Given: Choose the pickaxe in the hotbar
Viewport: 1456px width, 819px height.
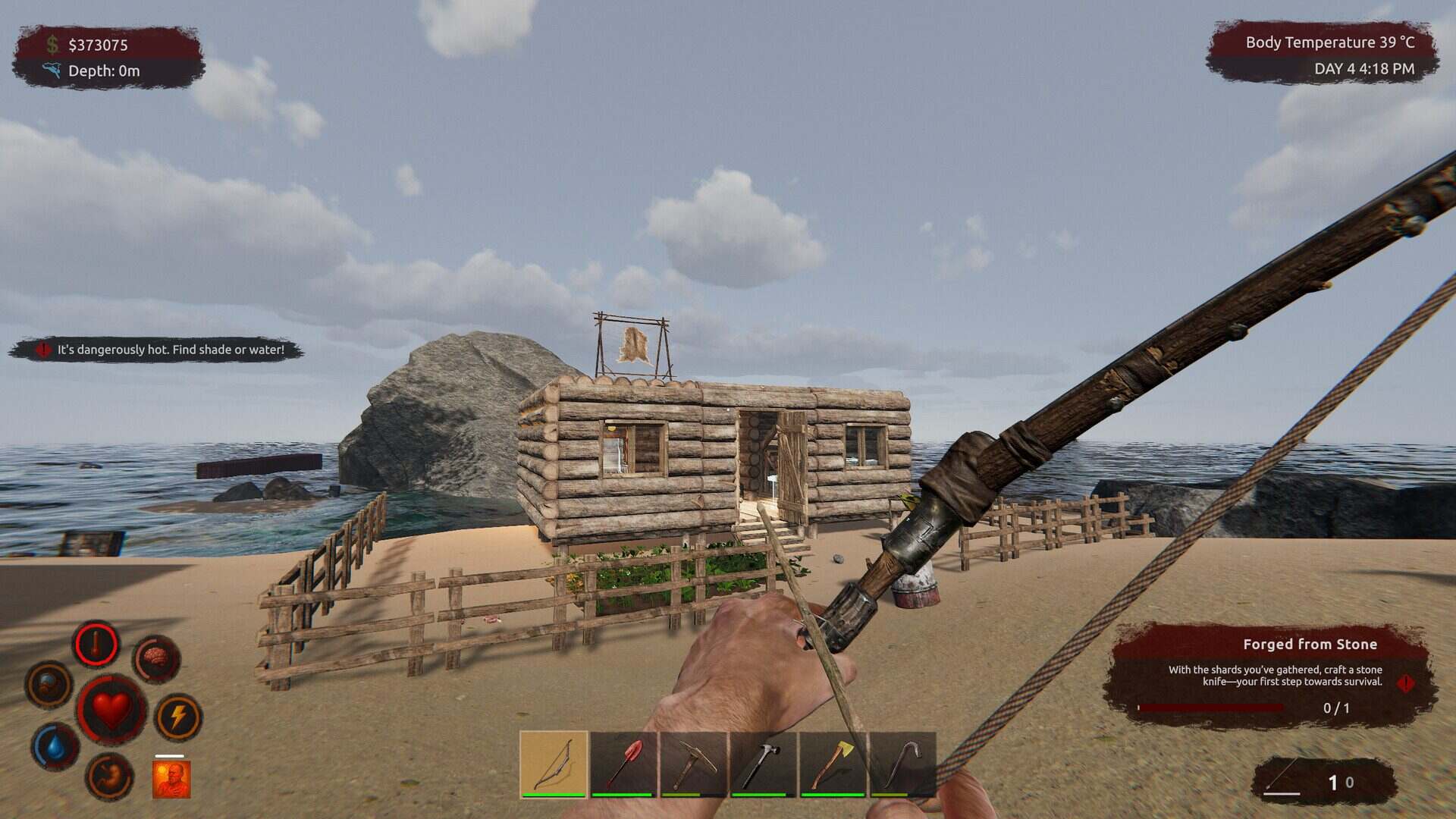Looking at the screenshot, I should pos(693,764).
